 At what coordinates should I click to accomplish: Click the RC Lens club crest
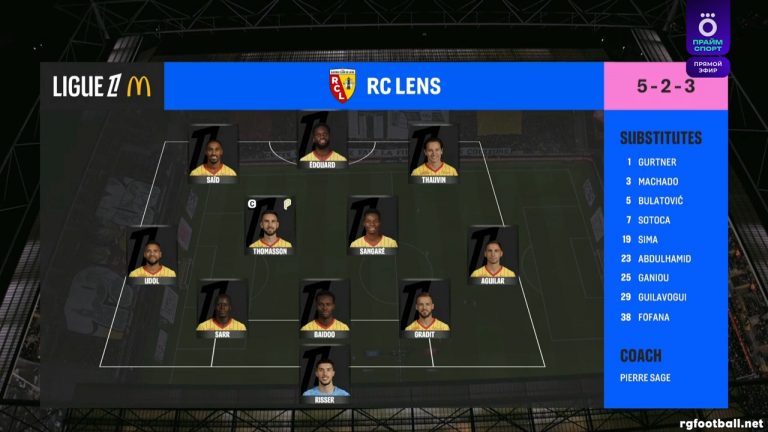pyautogui.click(x=342, y=86)
